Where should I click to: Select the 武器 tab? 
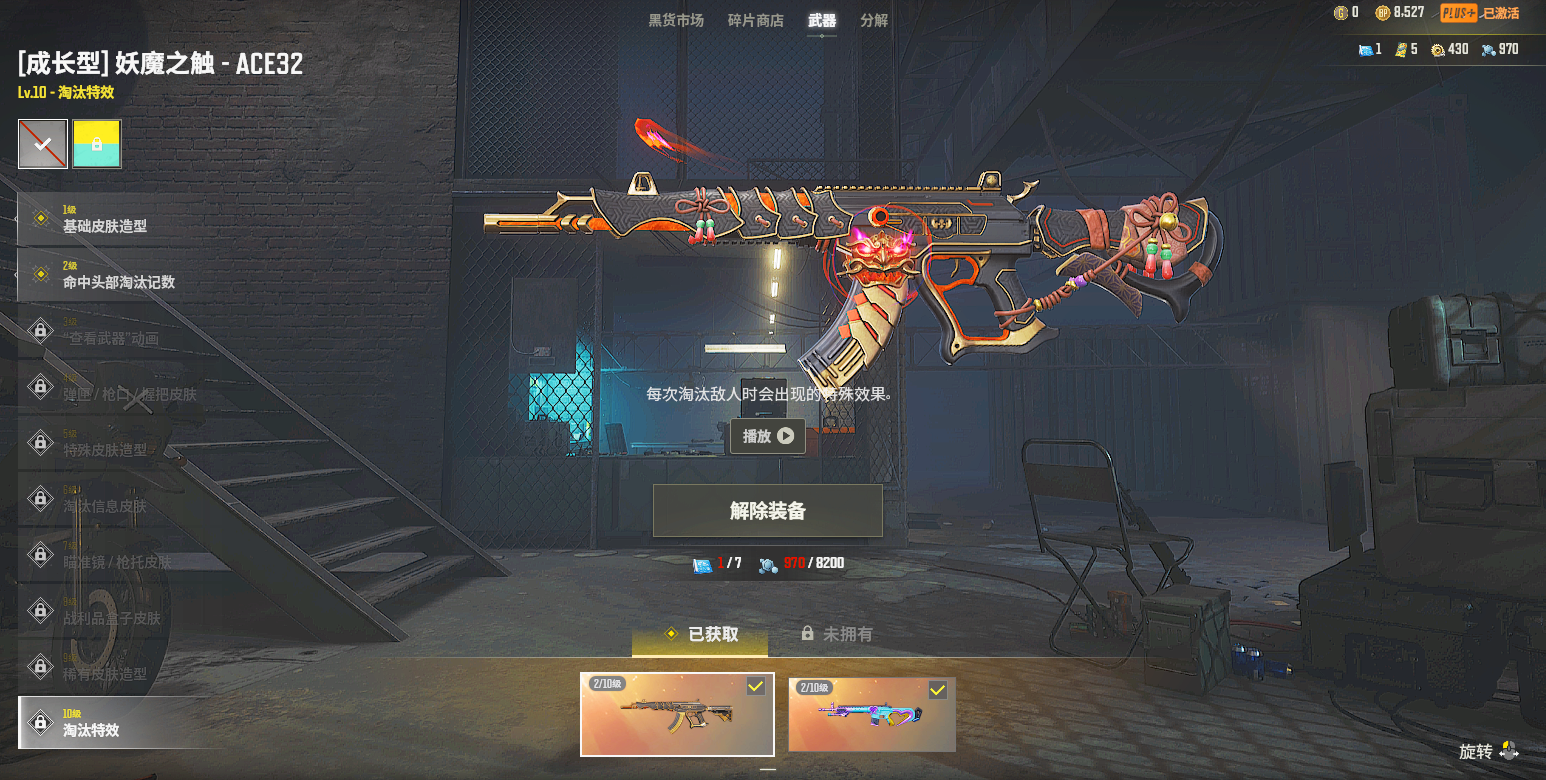pyautogui.click(x=822, y=20)
